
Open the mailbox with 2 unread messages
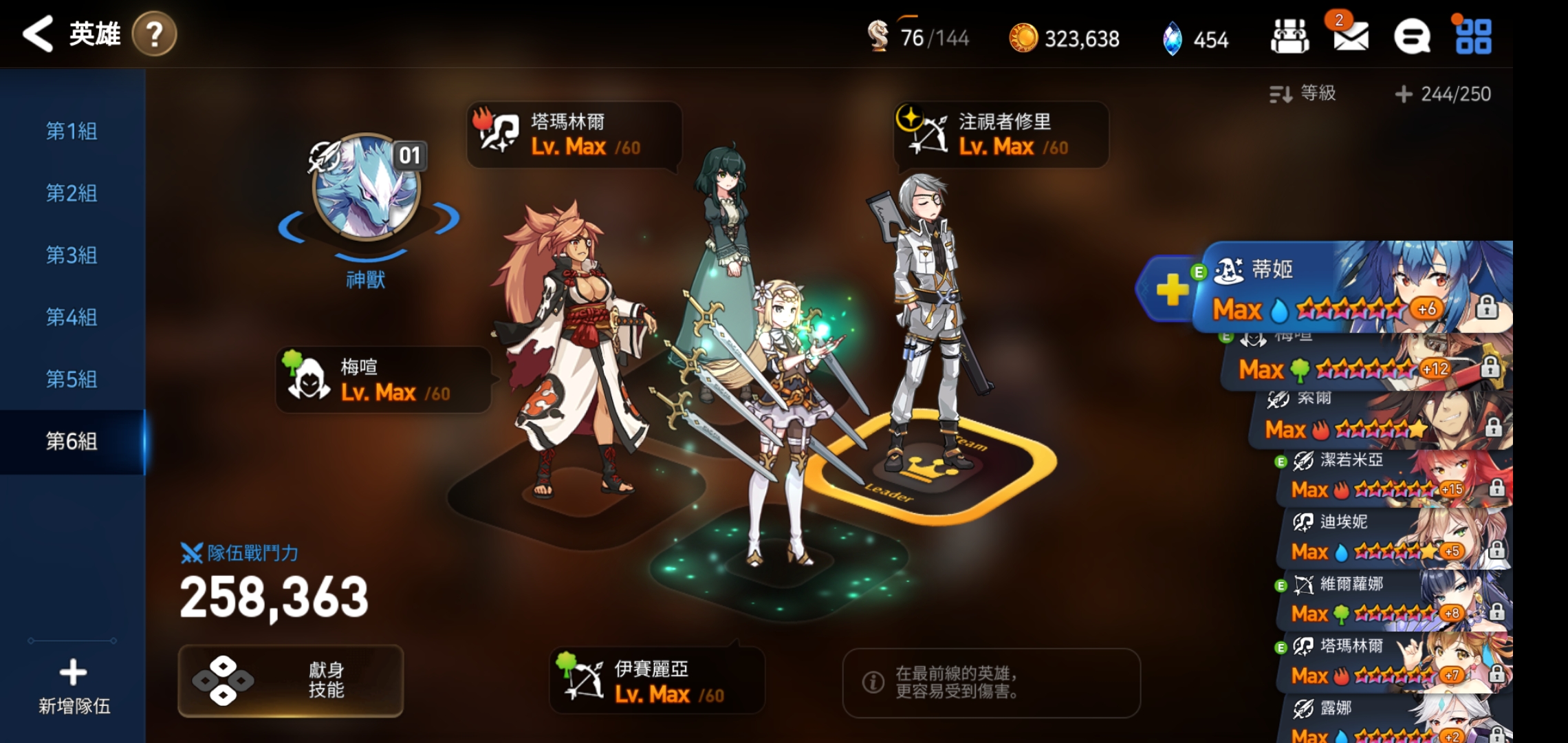click(x=1349, y=38)
